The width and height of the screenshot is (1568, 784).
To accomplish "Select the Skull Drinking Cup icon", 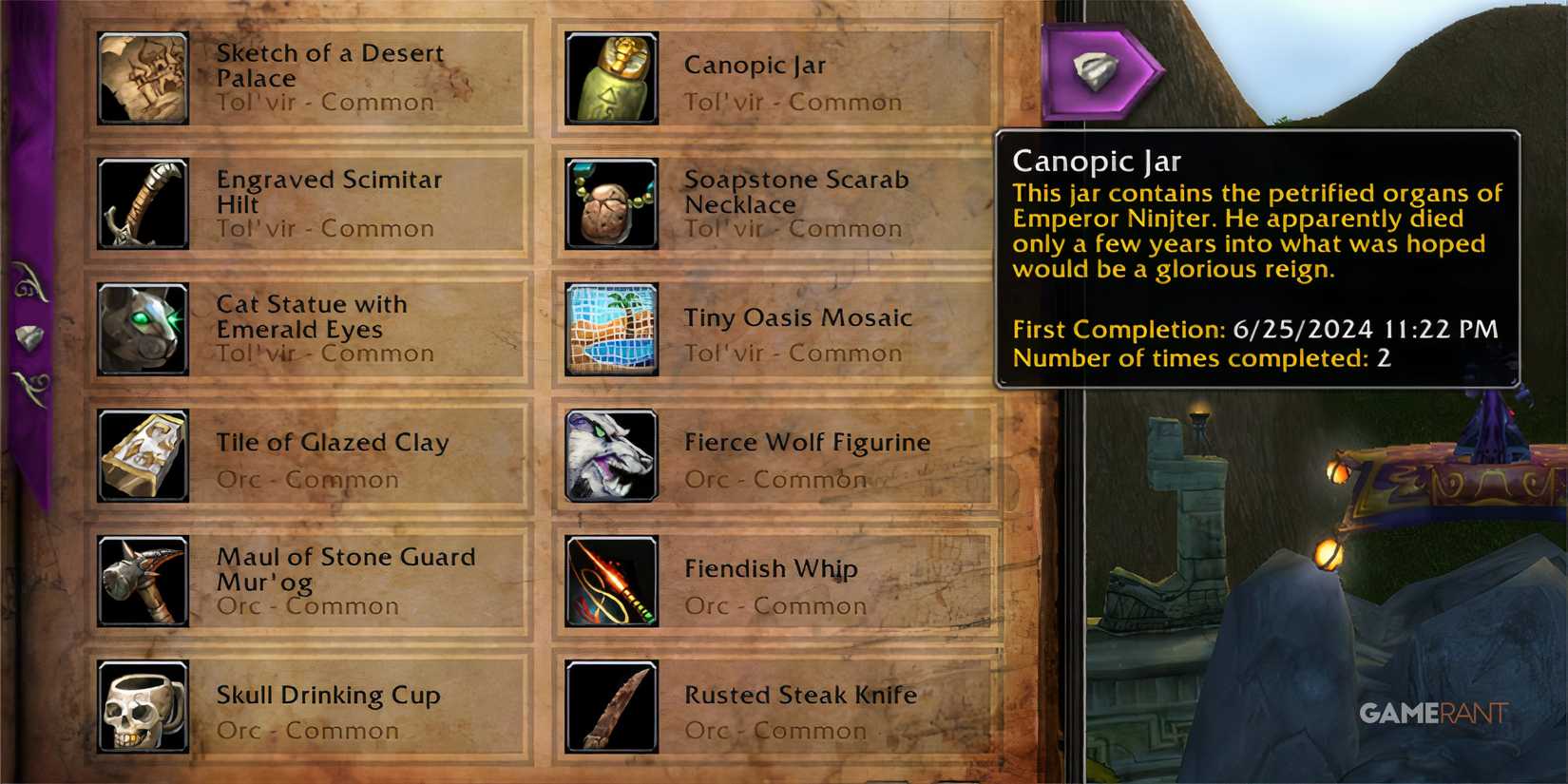I will tap(143, 705).
